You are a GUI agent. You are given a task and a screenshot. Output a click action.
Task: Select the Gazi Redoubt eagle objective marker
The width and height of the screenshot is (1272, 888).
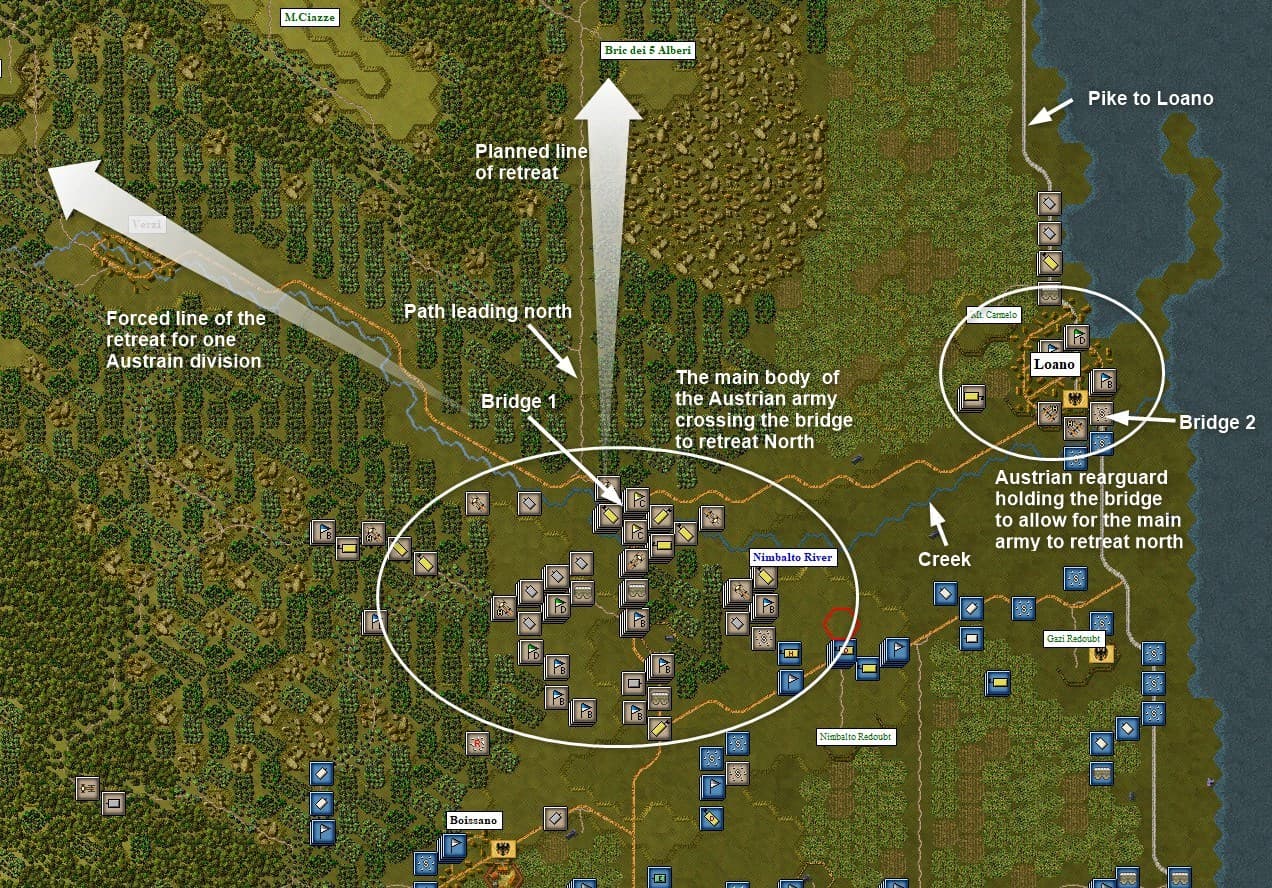tap(1102, 654)
